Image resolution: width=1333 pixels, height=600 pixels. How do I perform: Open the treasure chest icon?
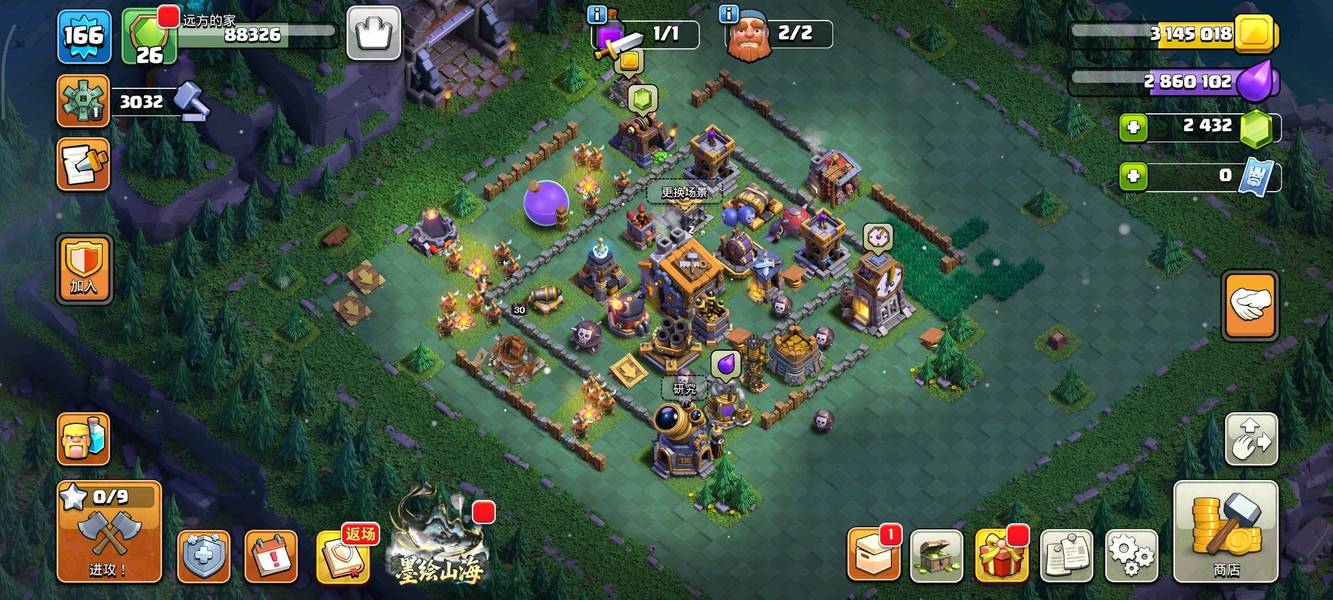pos(937,556)
